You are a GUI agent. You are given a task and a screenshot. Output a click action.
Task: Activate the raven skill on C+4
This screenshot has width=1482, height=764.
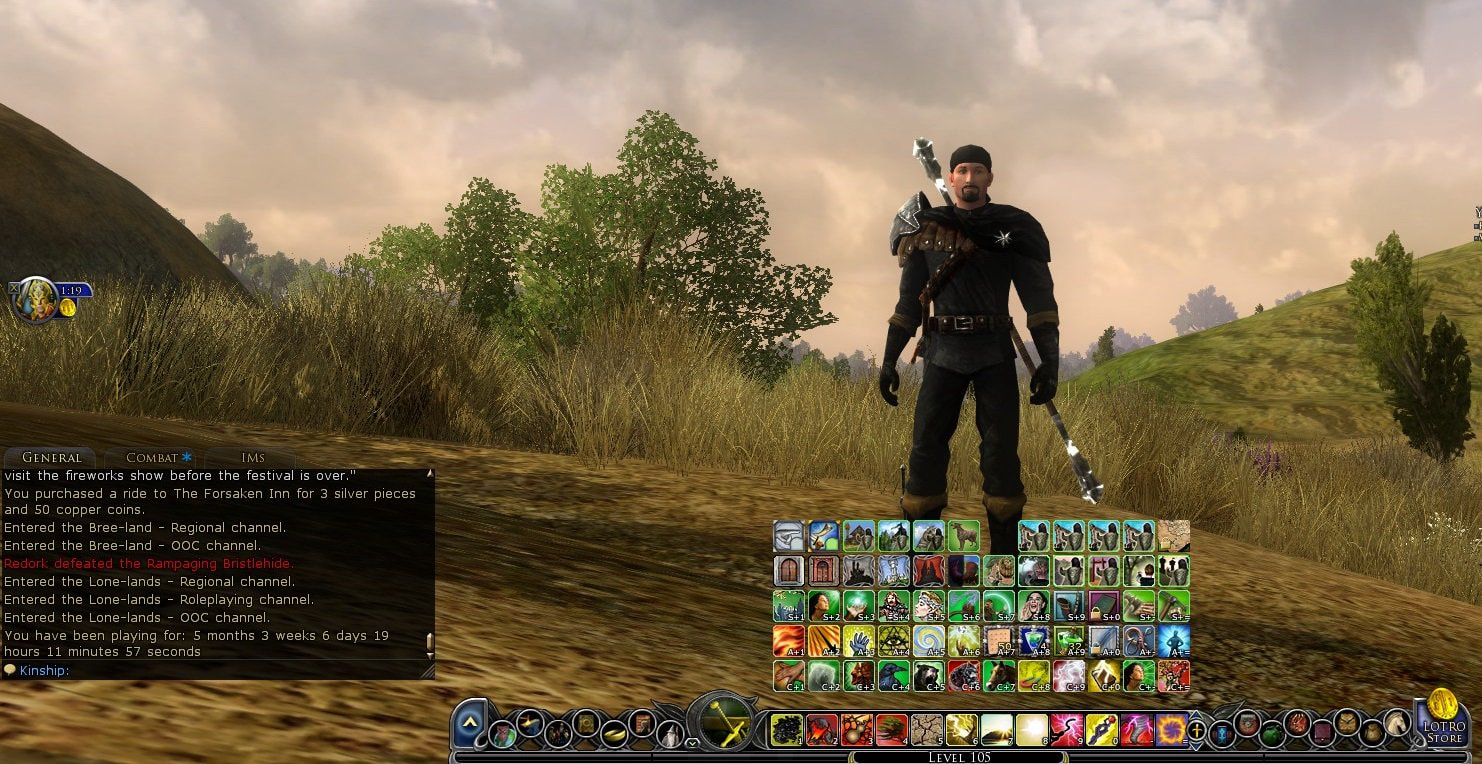pos(893,675)
